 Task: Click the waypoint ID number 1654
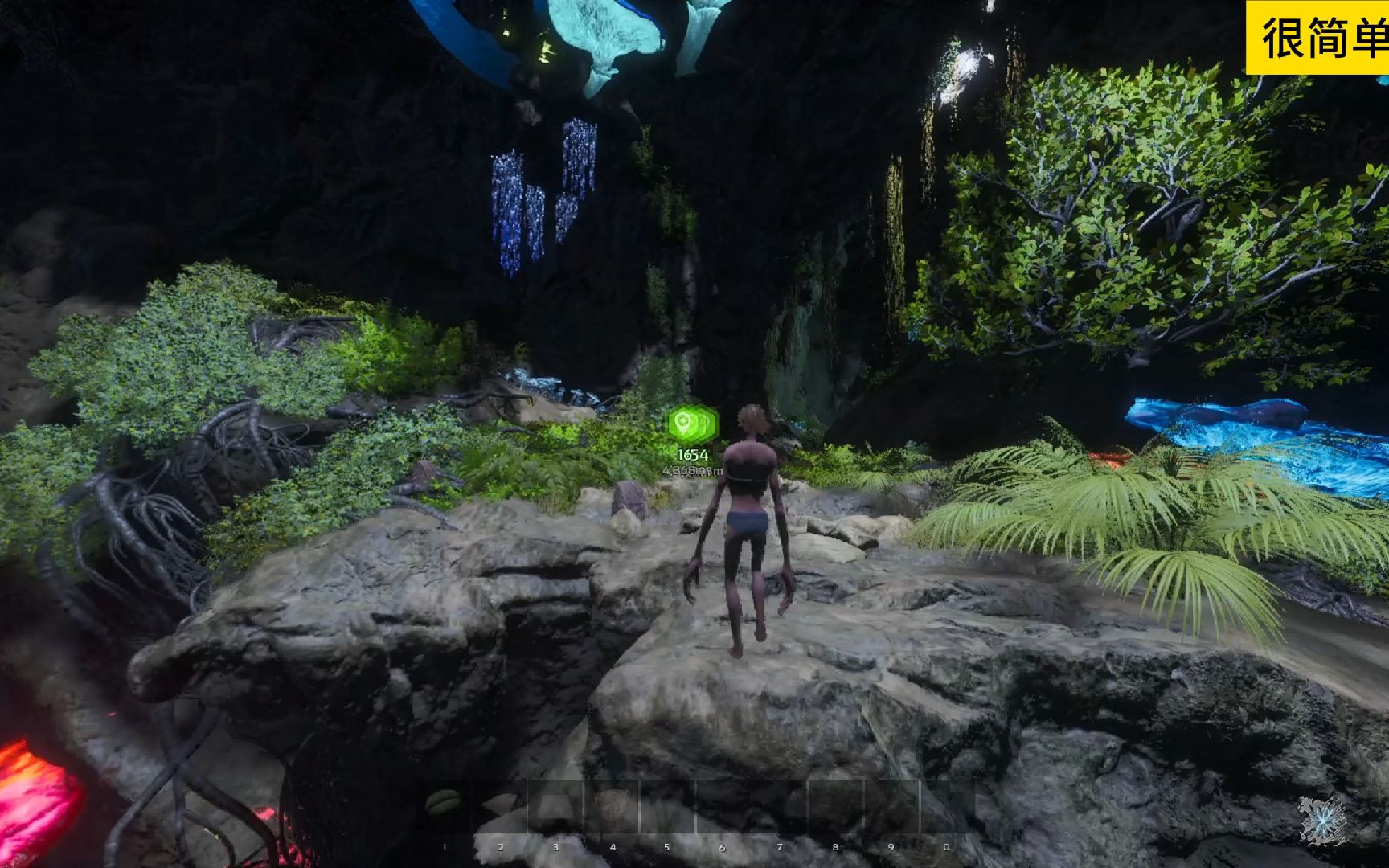click(x=692, y=455)
